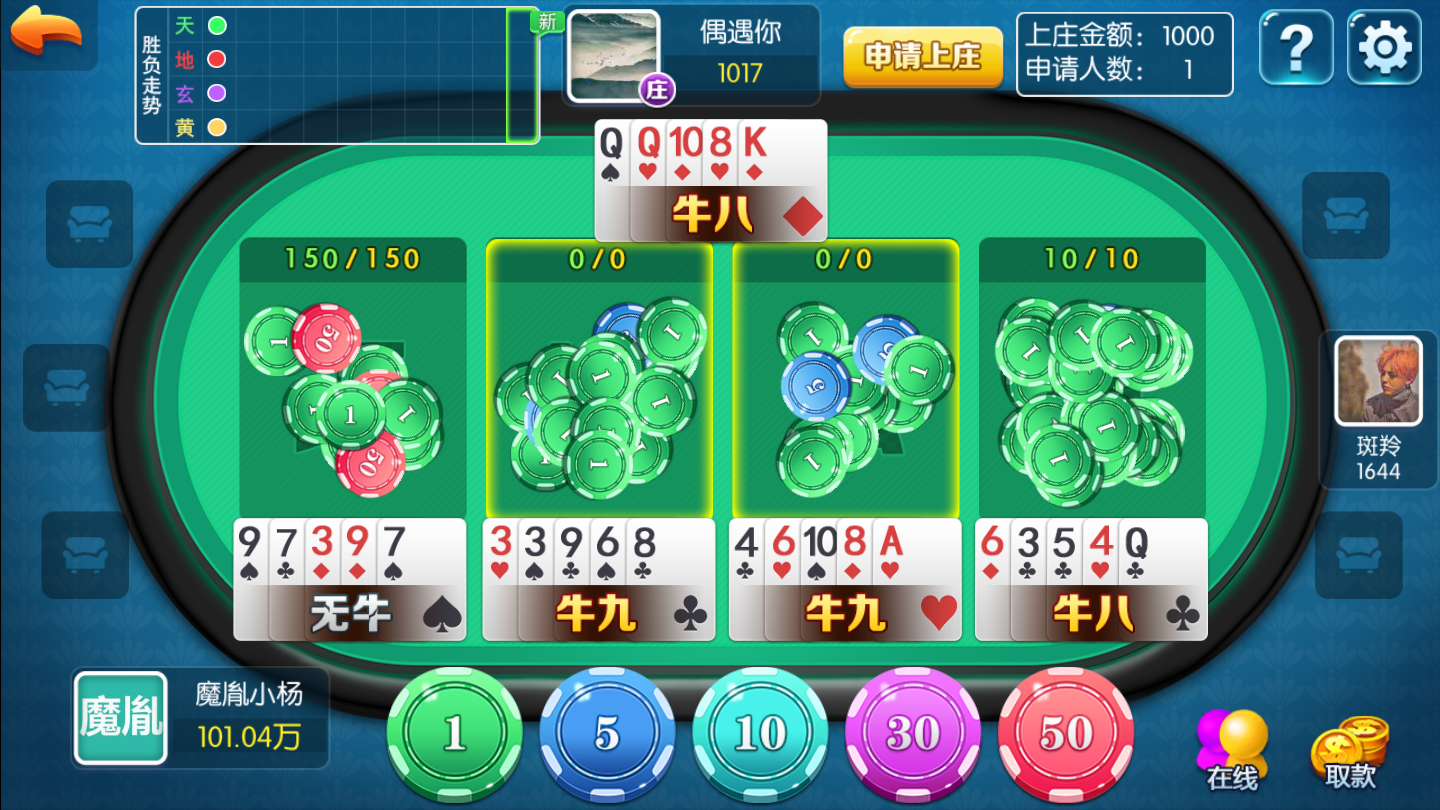This screenshot has width=1440, height=810.
Task: Bet on the 150/150 betting area
Action: click(352, 390)
